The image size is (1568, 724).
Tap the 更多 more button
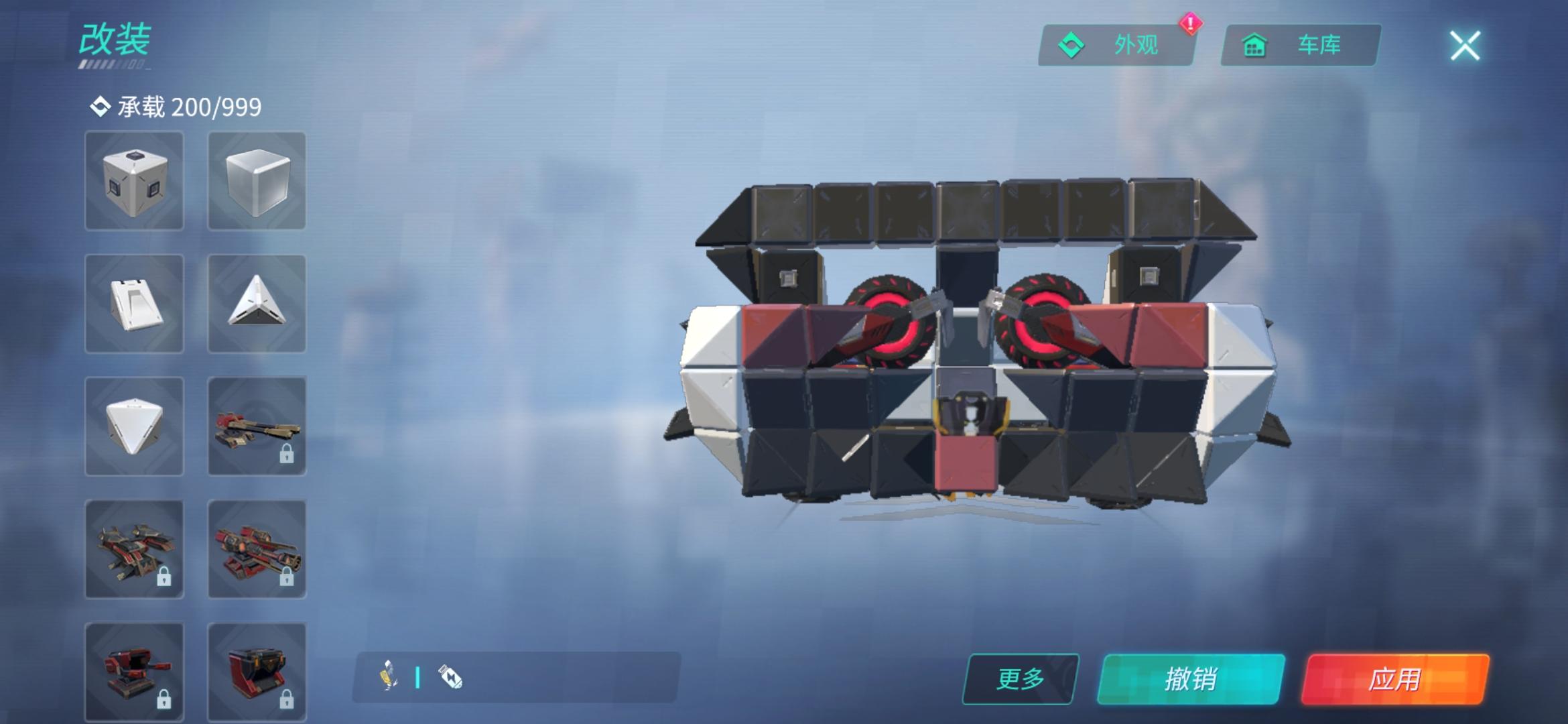[1020, 679]
